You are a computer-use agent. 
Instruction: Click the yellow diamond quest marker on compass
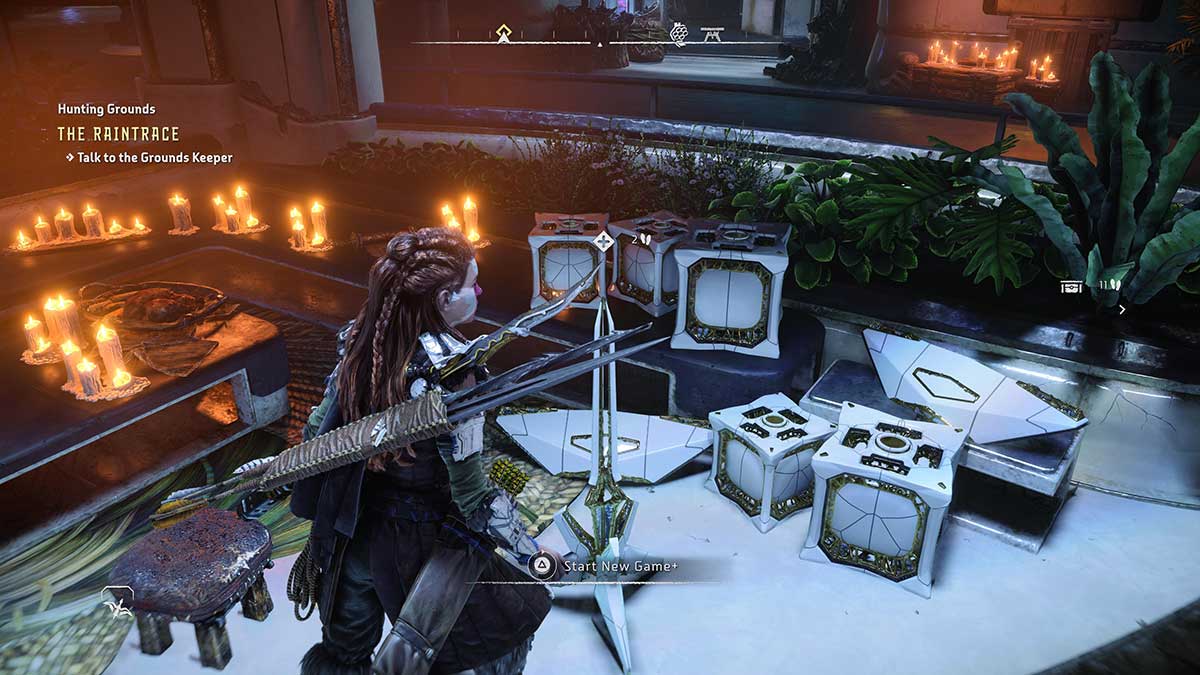click(505, 35)
